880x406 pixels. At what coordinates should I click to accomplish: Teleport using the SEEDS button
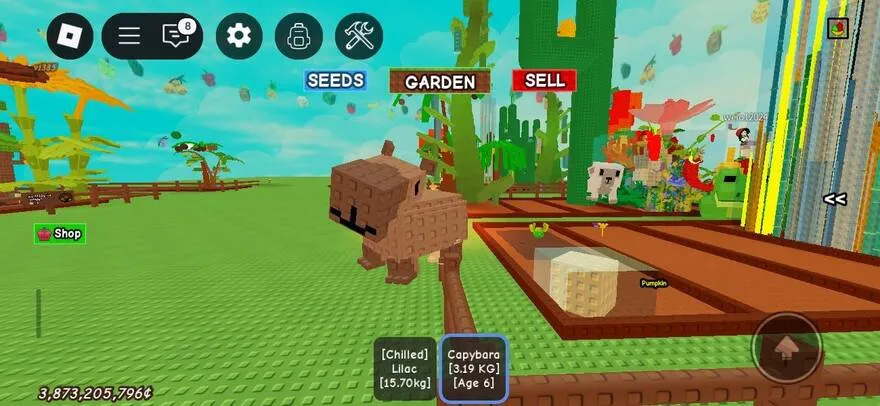335,80
